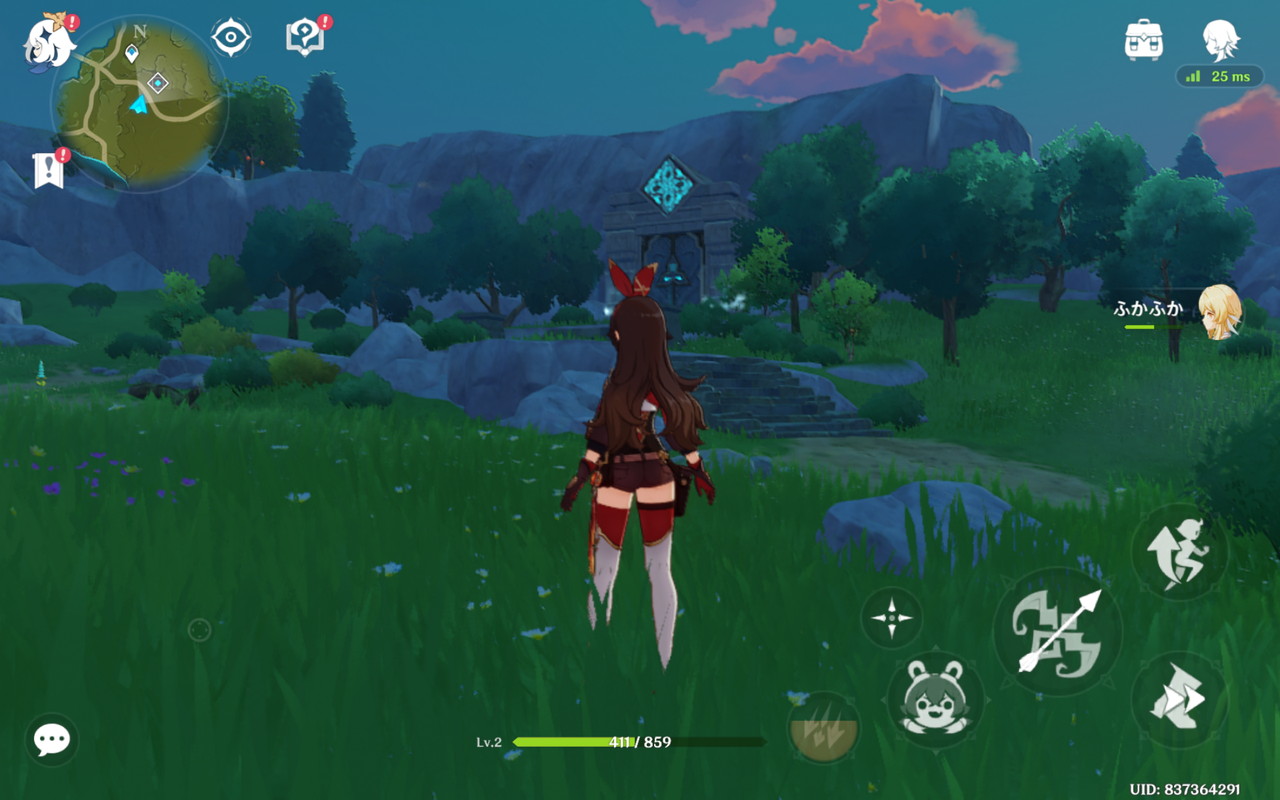Toggle the elemental sight eye icon
Viewport: 1280px width, 800px height.
click(x=231, y=38)
